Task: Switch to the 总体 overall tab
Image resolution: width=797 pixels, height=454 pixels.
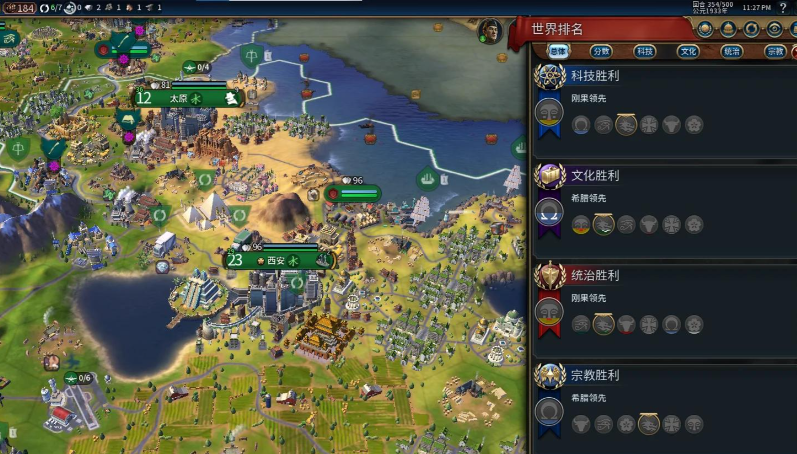Action: [558, 51]
